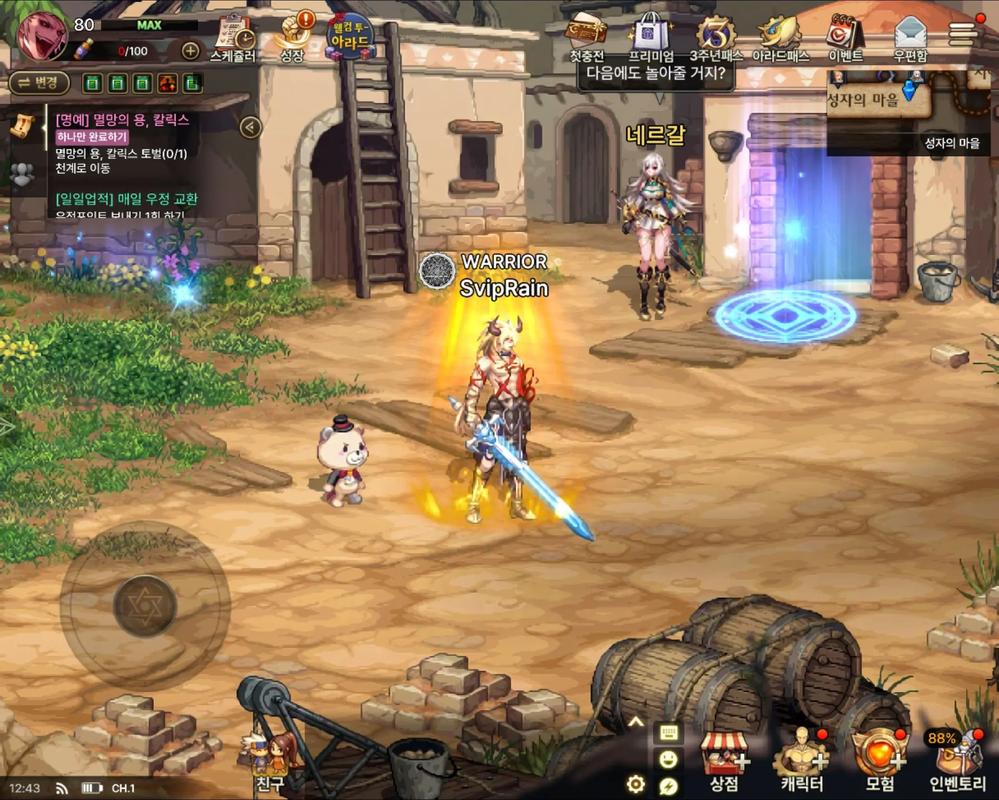
Task: Open the 인벤토리 inventory bag
Action: click(957, 761)
